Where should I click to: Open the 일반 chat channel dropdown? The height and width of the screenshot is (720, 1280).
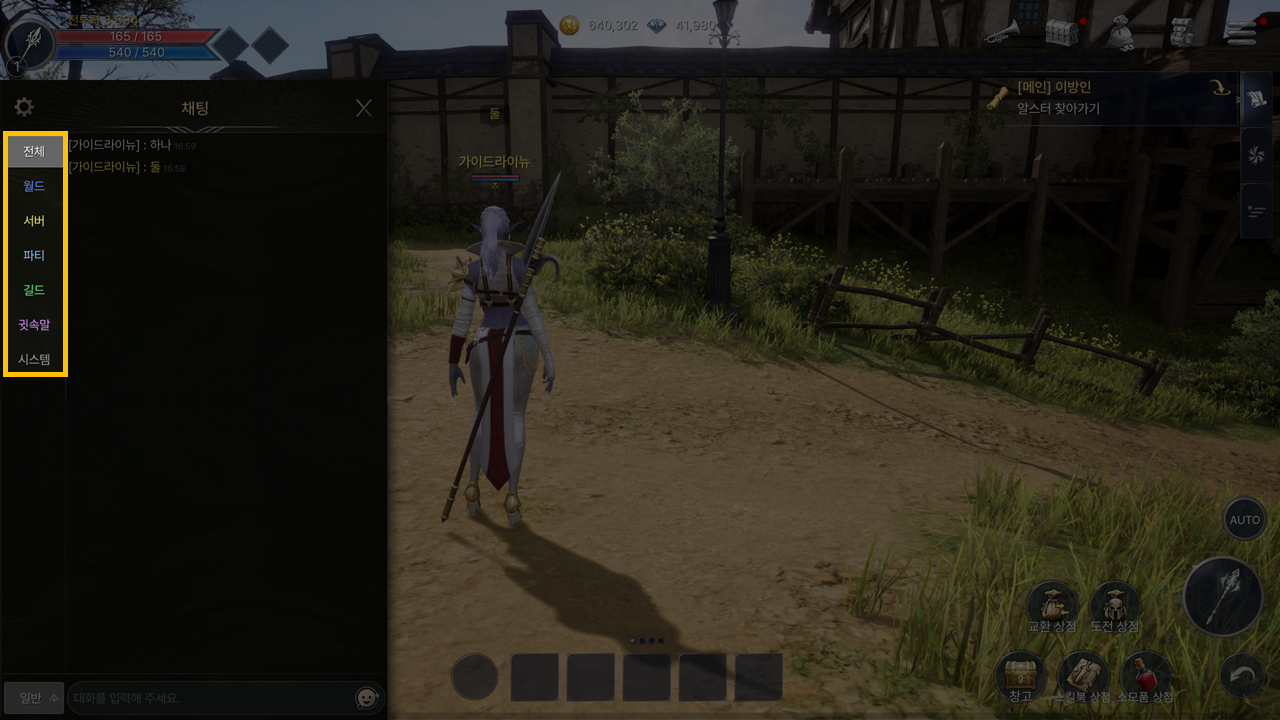(x=34, y=697)
